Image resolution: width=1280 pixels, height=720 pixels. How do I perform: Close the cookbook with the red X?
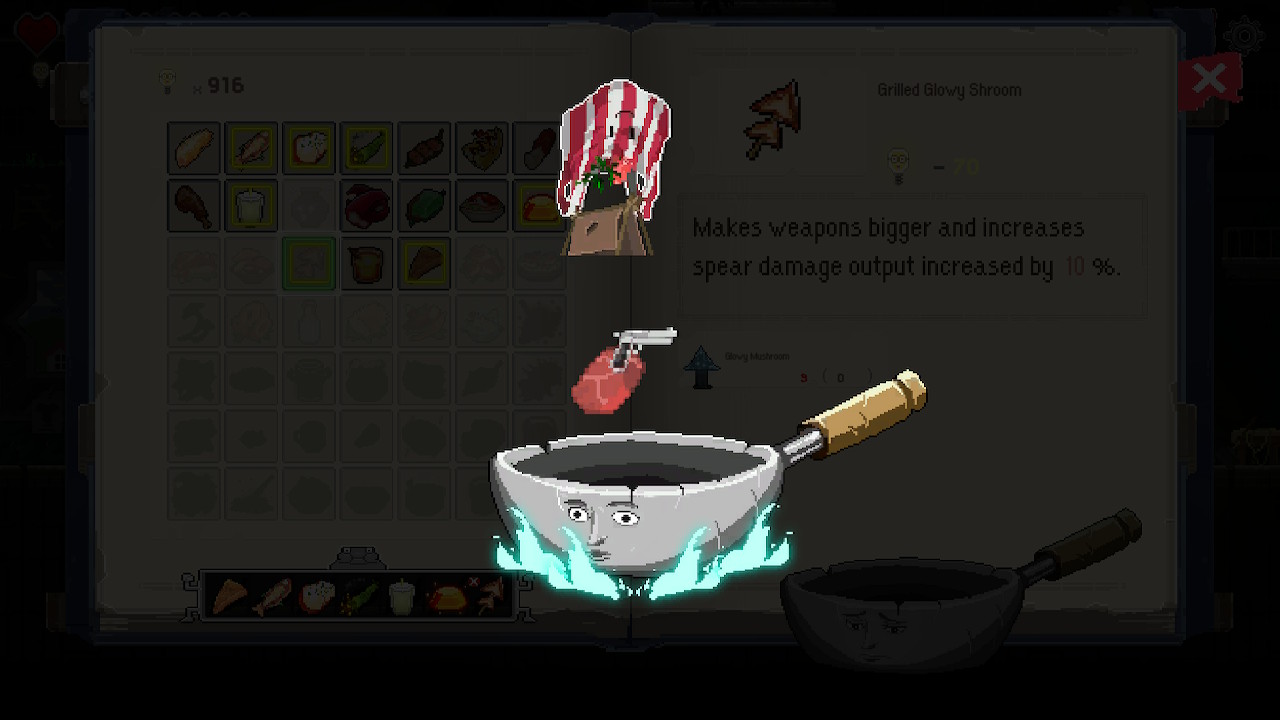(1210, 78)
